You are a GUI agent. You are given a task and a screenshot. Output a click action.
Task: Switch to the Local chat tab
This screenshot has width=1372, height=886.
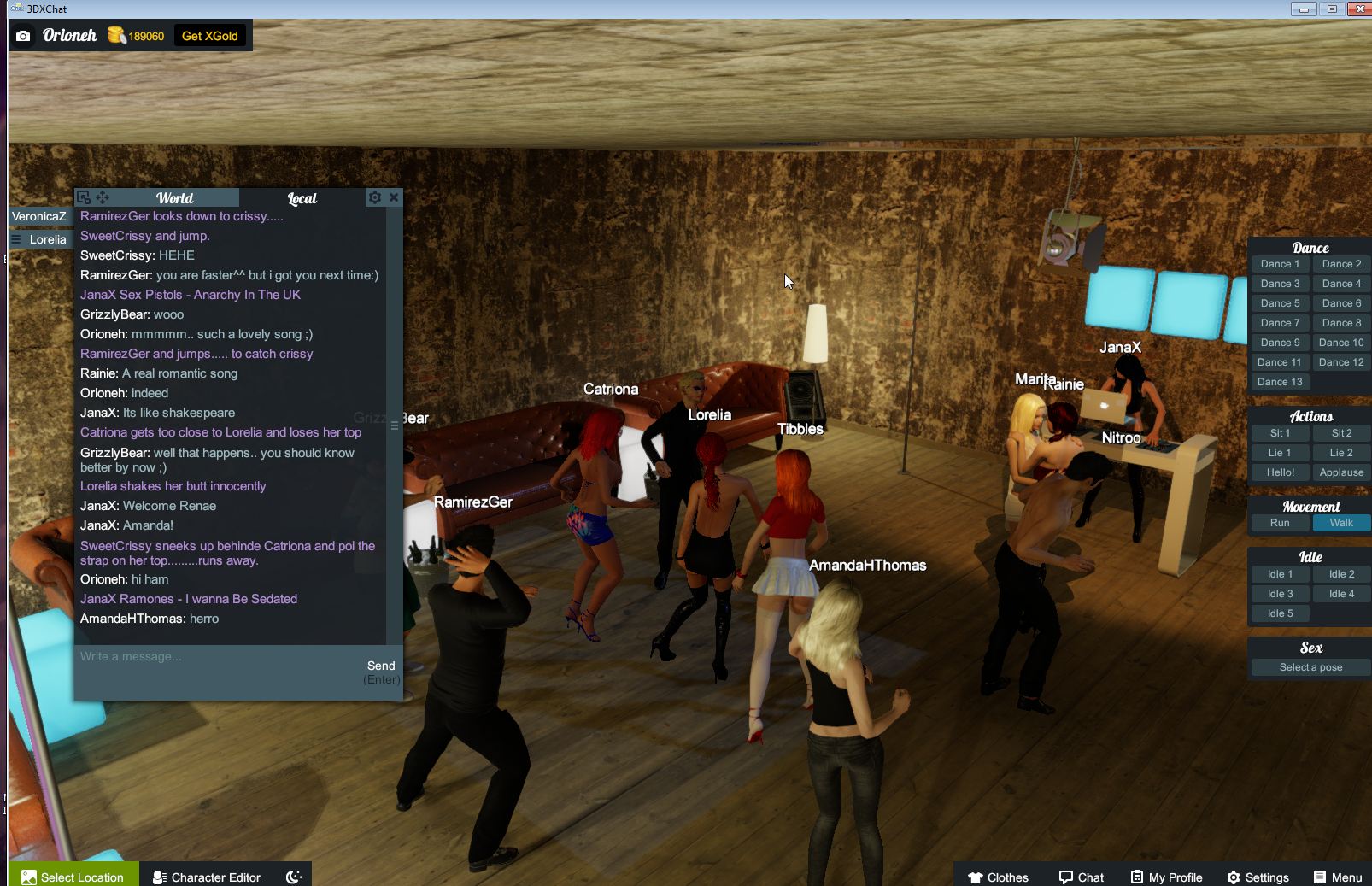302,198
